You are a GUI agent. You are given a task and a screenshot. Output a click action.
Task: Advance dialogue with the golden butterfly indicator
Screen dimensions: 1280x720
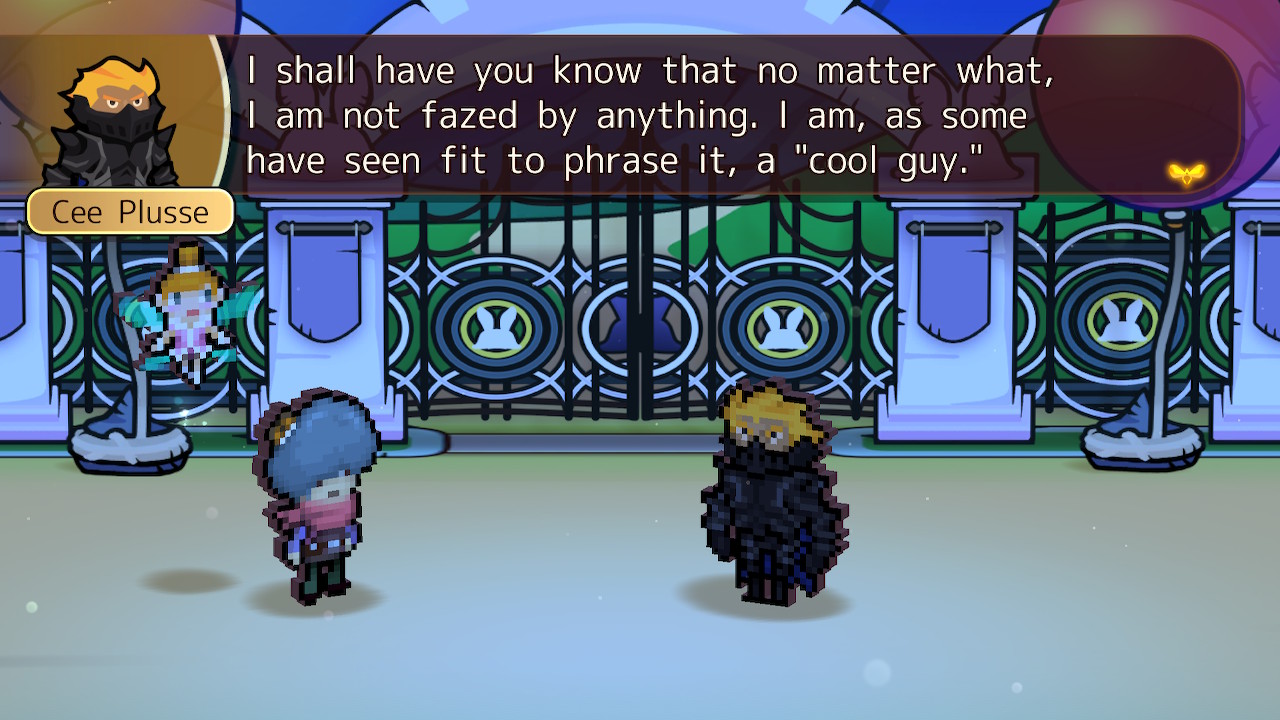pyautogui.click(x=1185, y=174)
